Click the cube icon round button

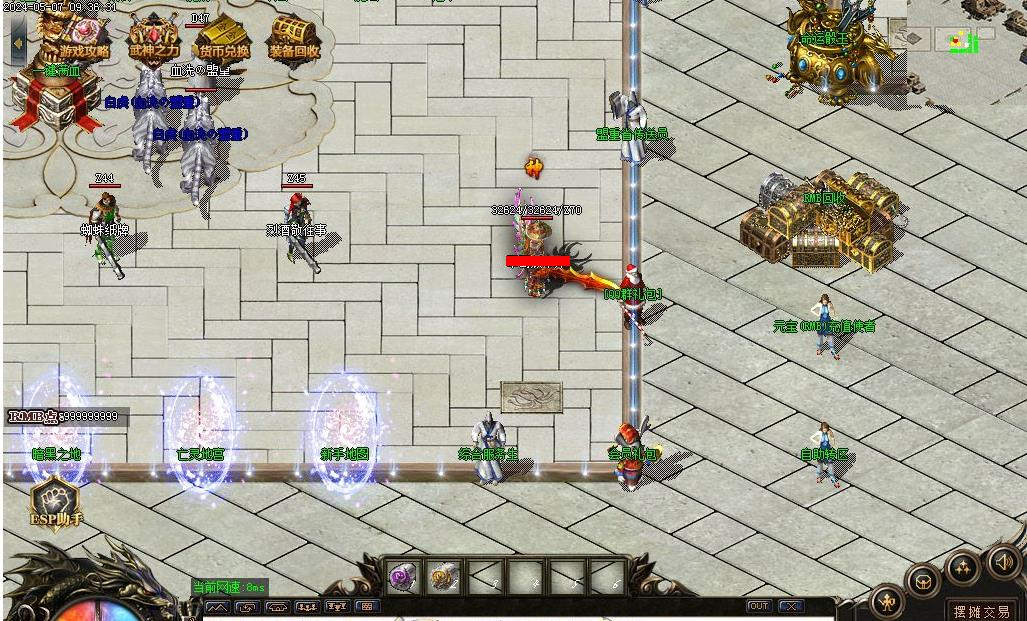tap(923, 581)
